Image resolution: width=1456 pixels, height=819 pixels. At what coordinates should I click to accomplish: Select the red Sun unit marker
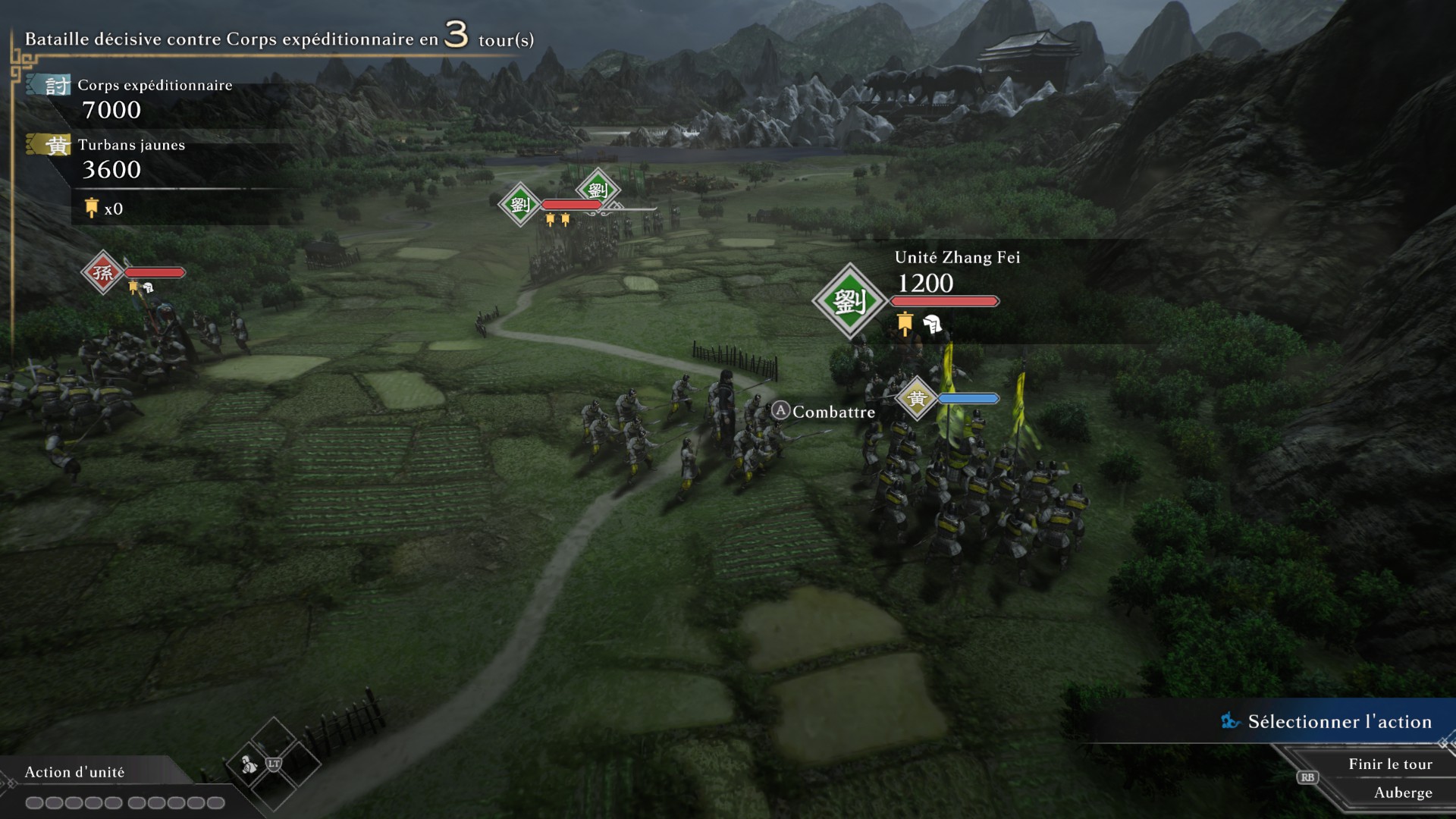[x=103, y=272]
